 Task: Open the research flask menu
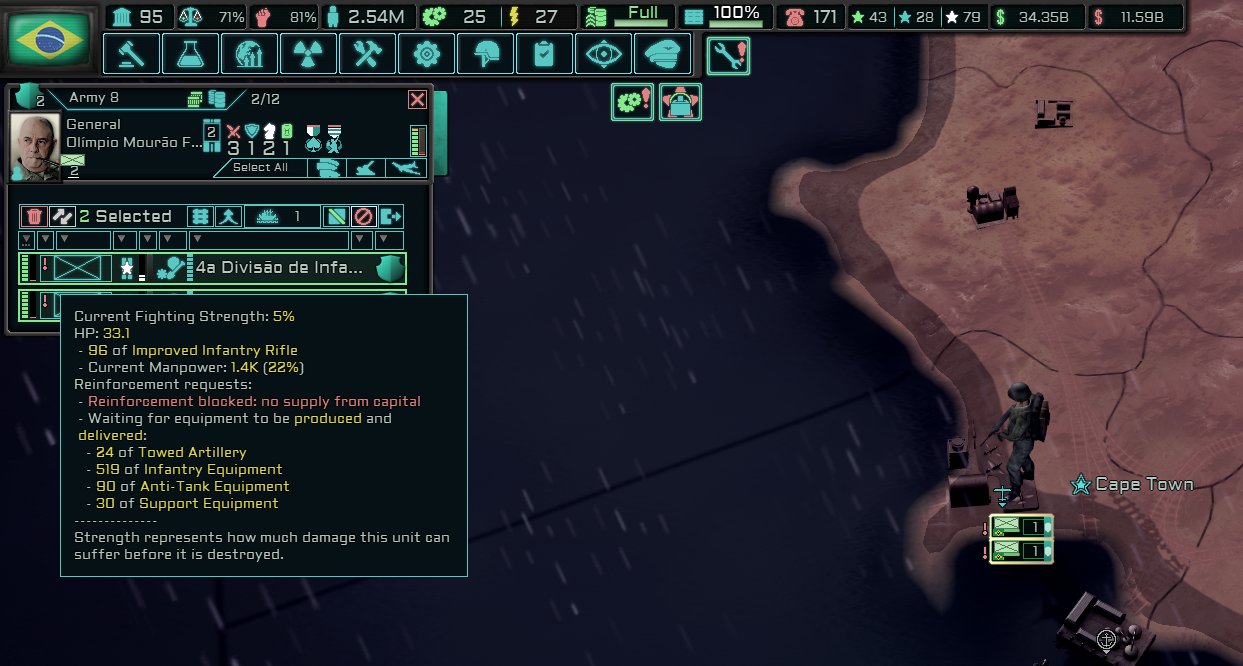pos(190,54)
